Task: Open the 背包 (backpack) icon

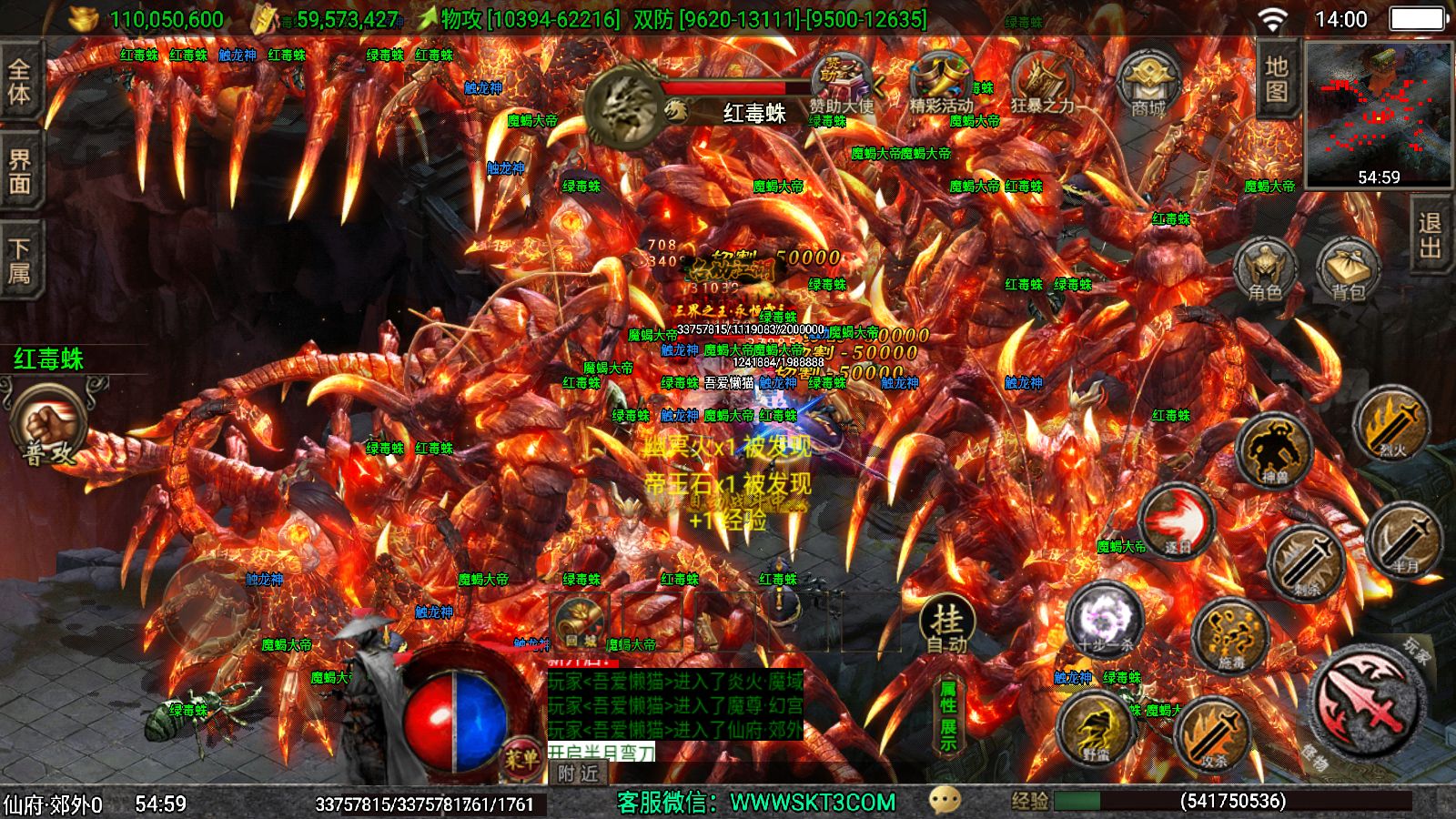Action: (1347, 268)
